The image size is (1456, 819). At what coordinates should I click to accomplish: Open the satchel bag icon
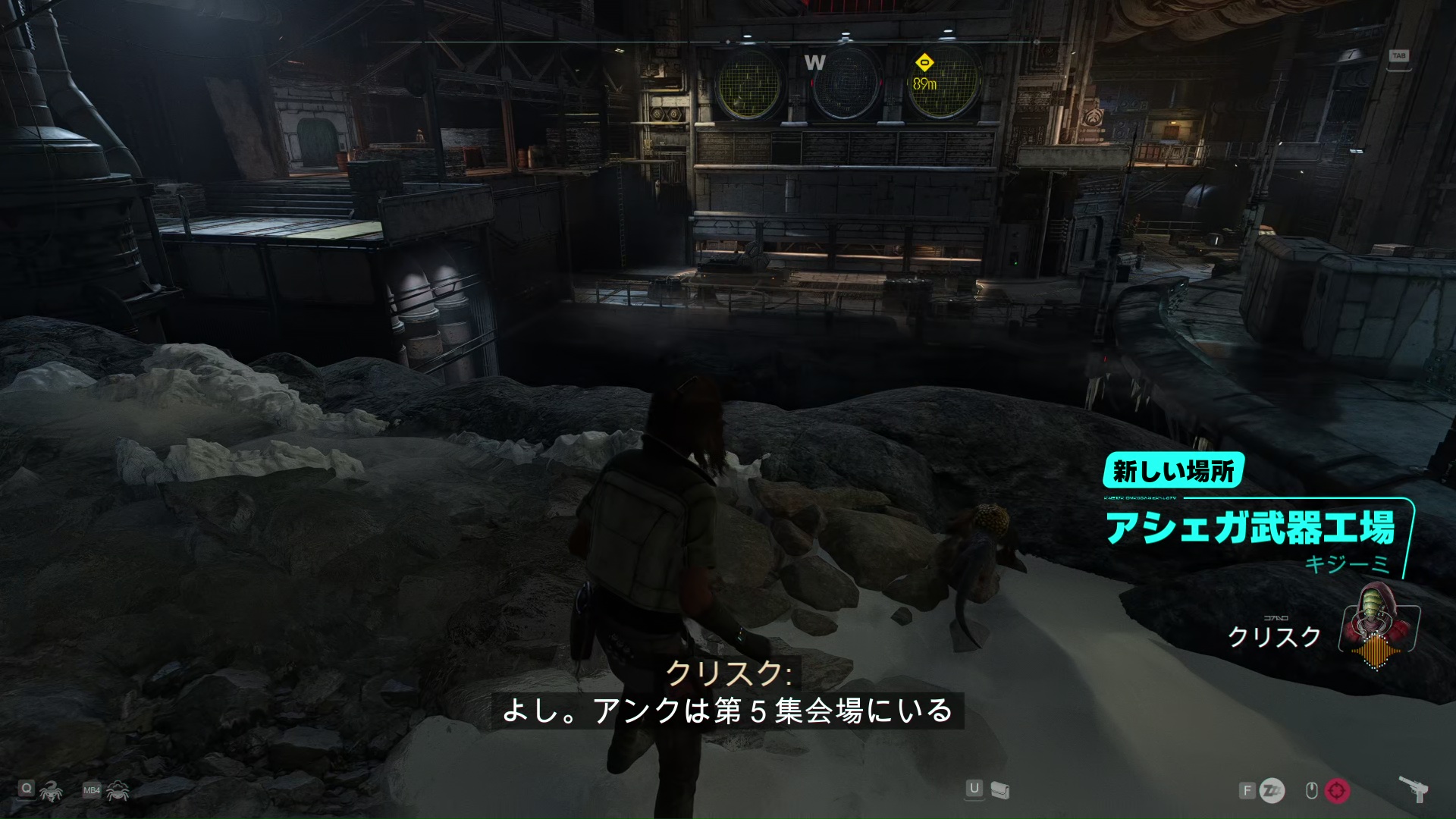(x=1000, y=791)
